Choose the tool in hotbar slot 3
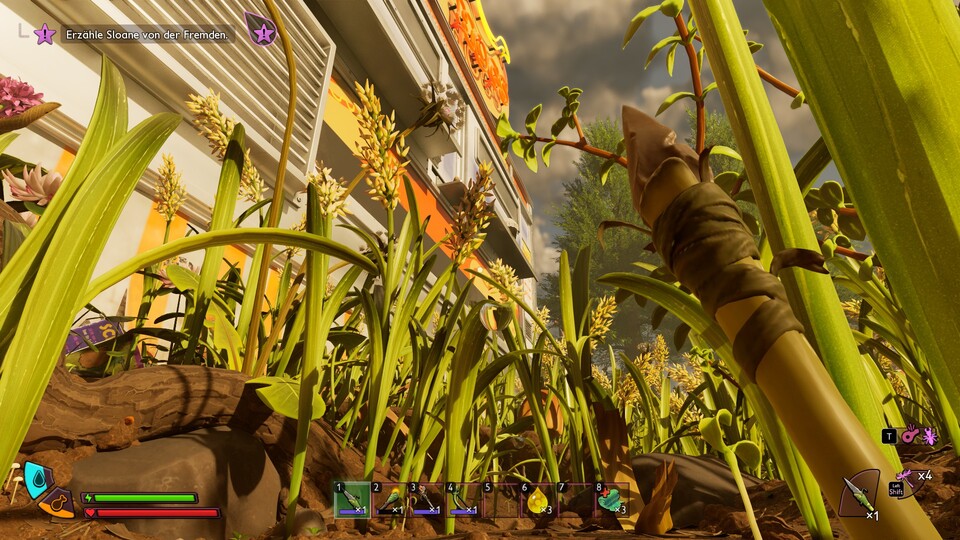The width and height of the screenshot is (960, 540). click(425, 499)
